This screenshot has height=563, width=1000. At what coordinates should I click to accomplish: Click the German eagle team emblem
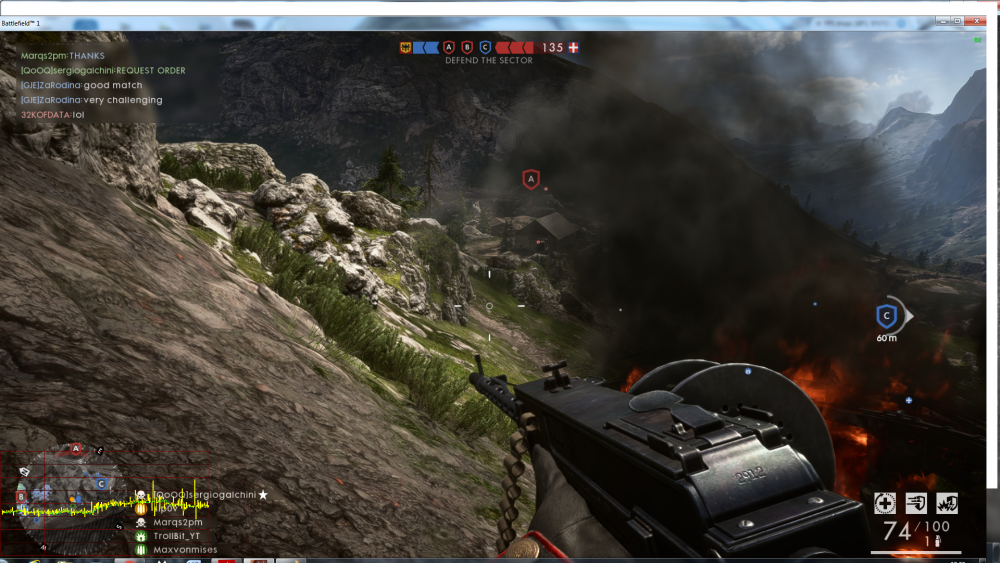tap(407, 47)
